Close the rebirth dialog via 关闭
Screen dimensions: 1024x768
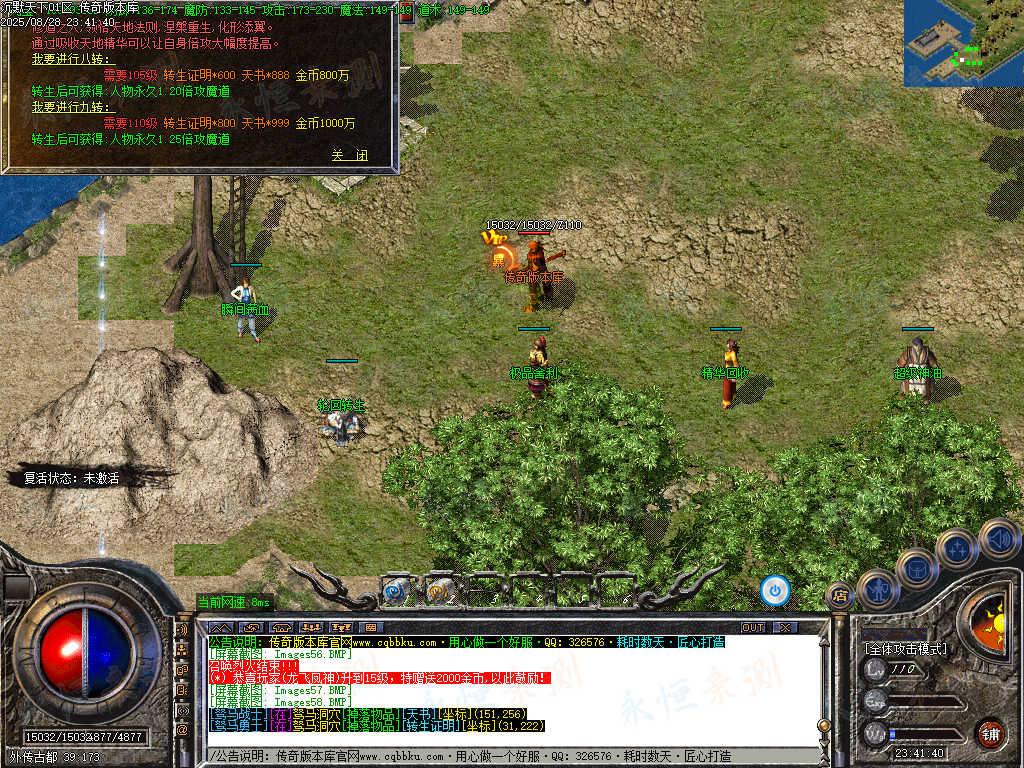coord(350,155)
